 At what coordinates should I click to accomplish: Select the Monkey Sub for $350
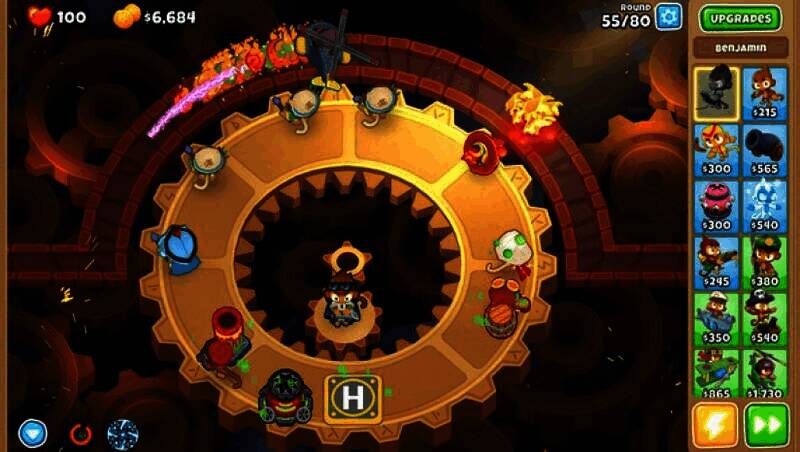(716, 317)
